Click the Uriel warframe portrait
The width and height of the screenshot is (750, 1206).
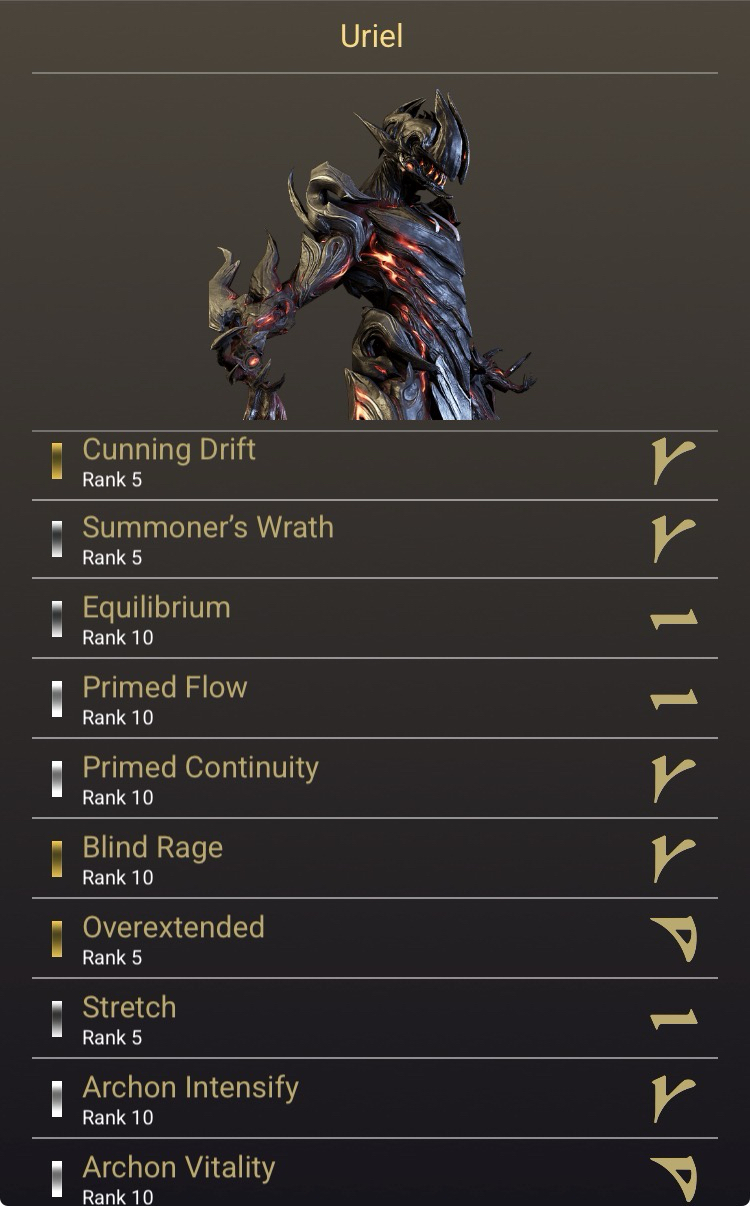tap(375, 255)
